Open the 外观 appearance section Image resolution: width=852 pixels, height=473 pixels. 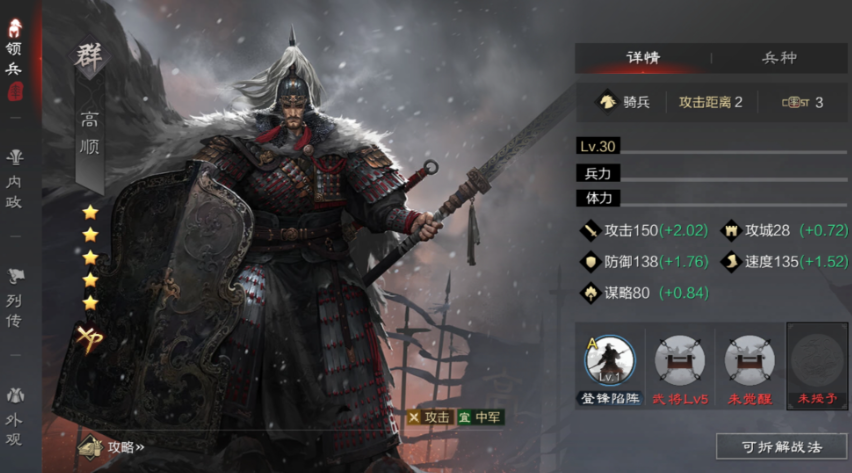coord(15,414)
